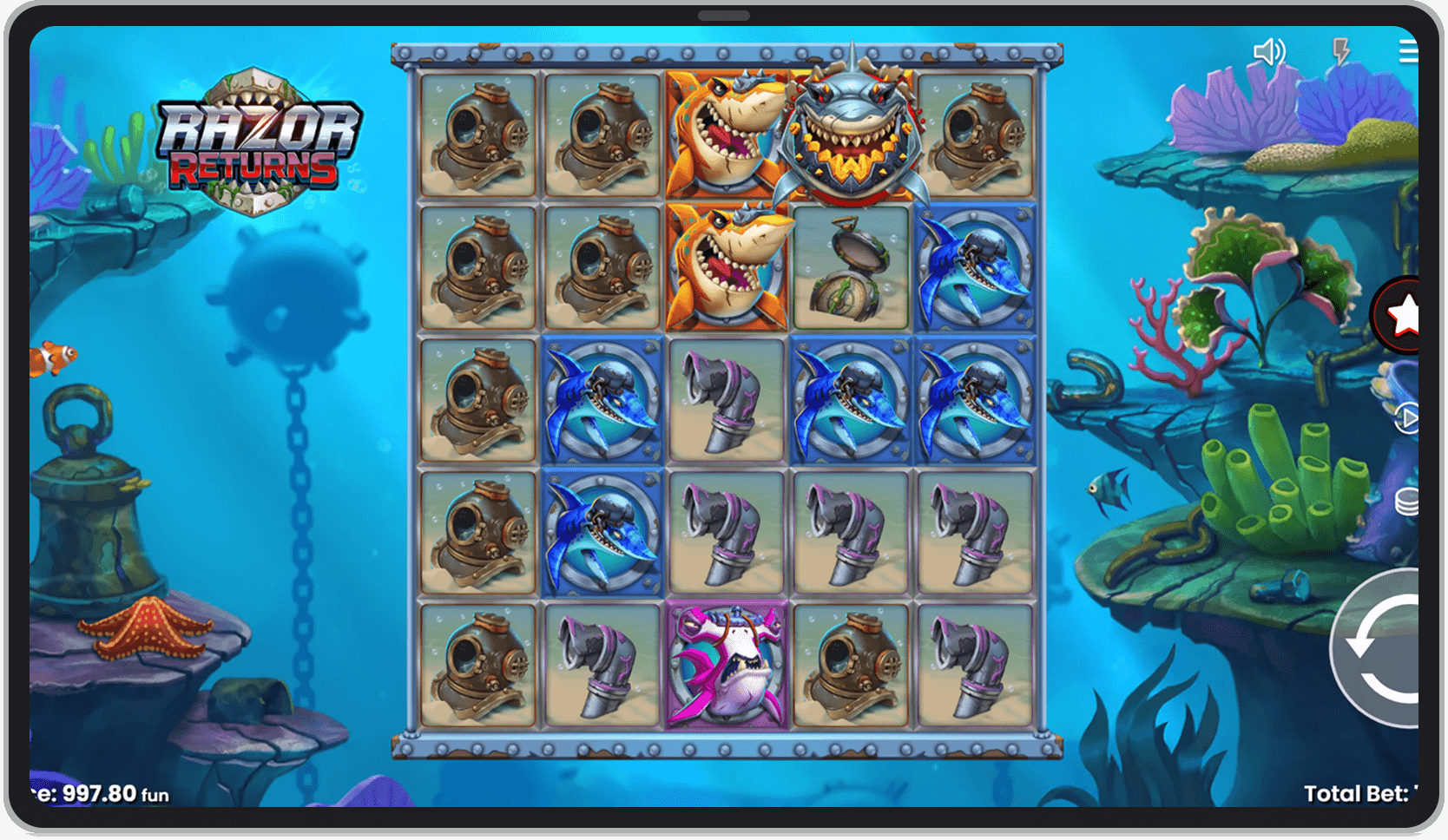Enable turbo mode with the lightning bolt icon
The image size is (1448, 840).
tap(1339, 51)
